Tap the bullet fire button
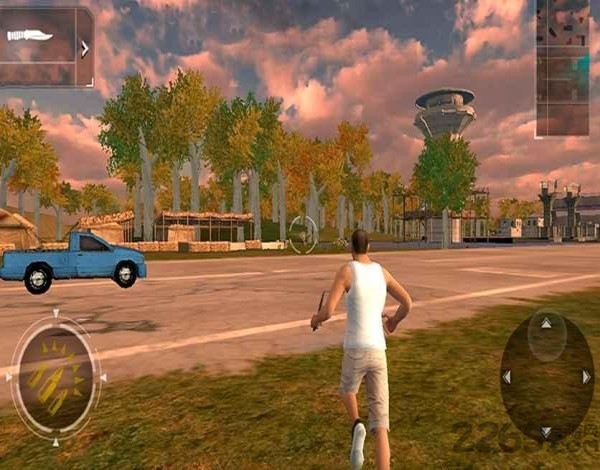The image size is (600, 470). 55,378
